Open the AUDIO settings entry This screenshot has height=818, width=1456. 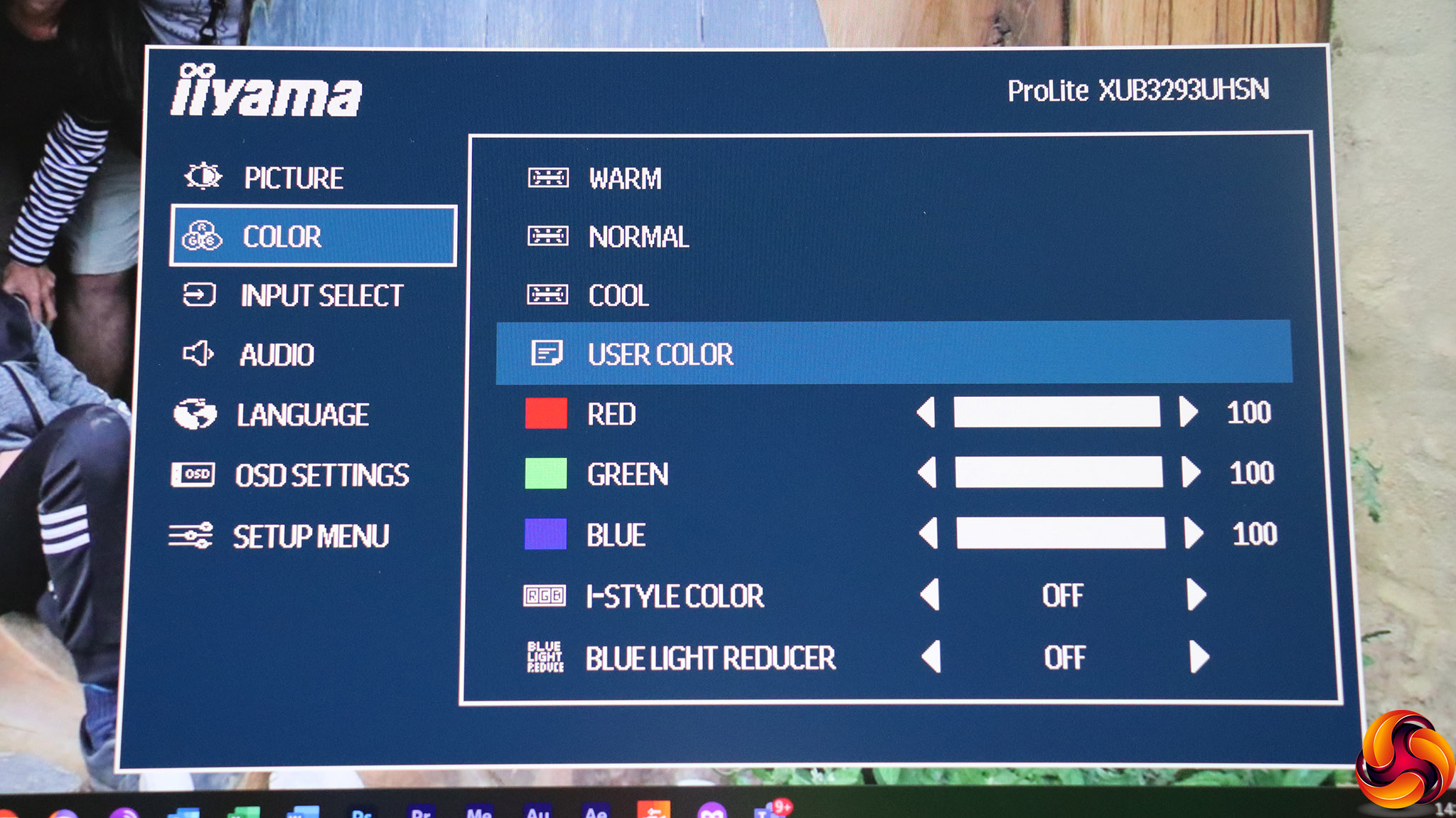(x=277, y=355)
